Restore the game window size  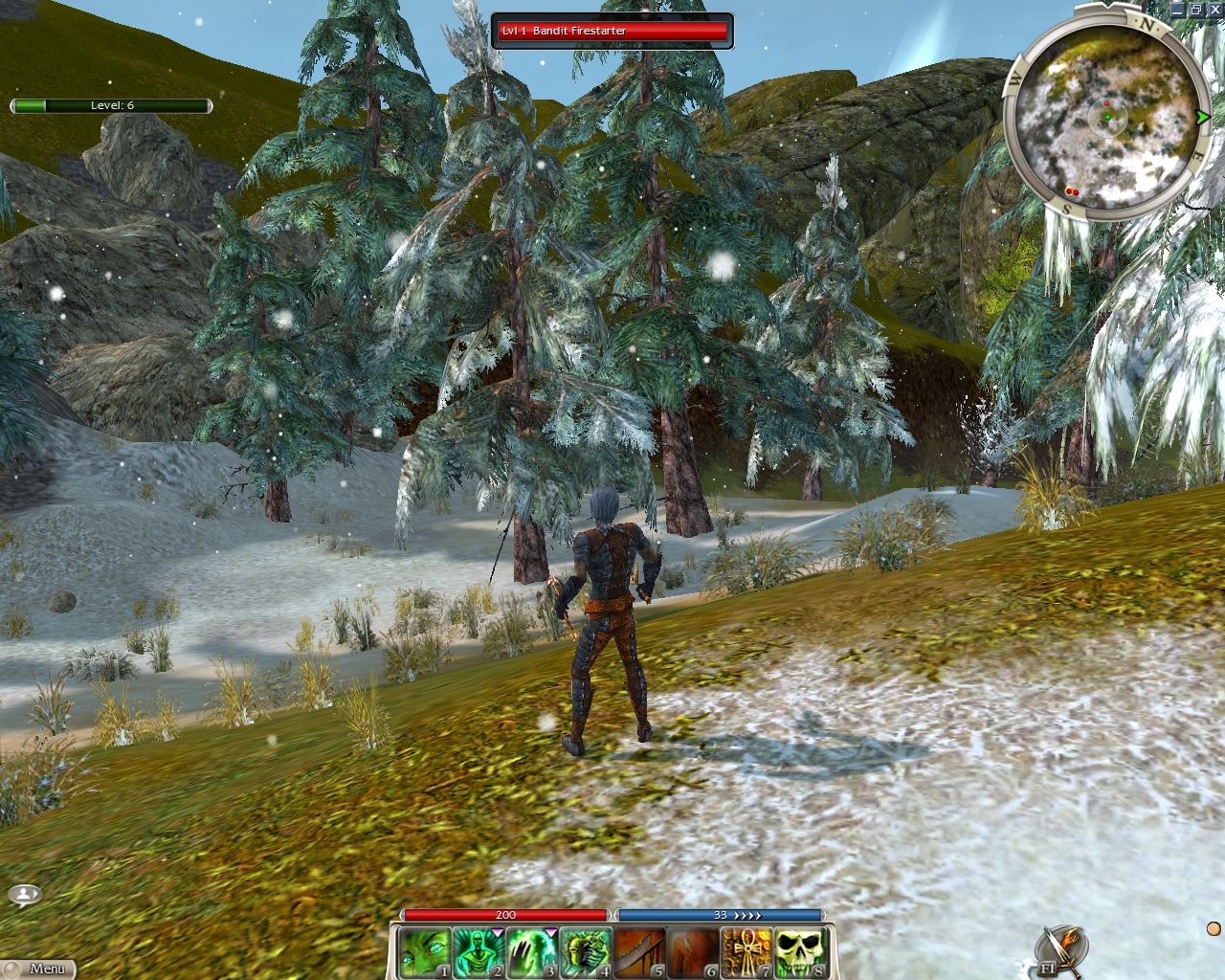1196,10
